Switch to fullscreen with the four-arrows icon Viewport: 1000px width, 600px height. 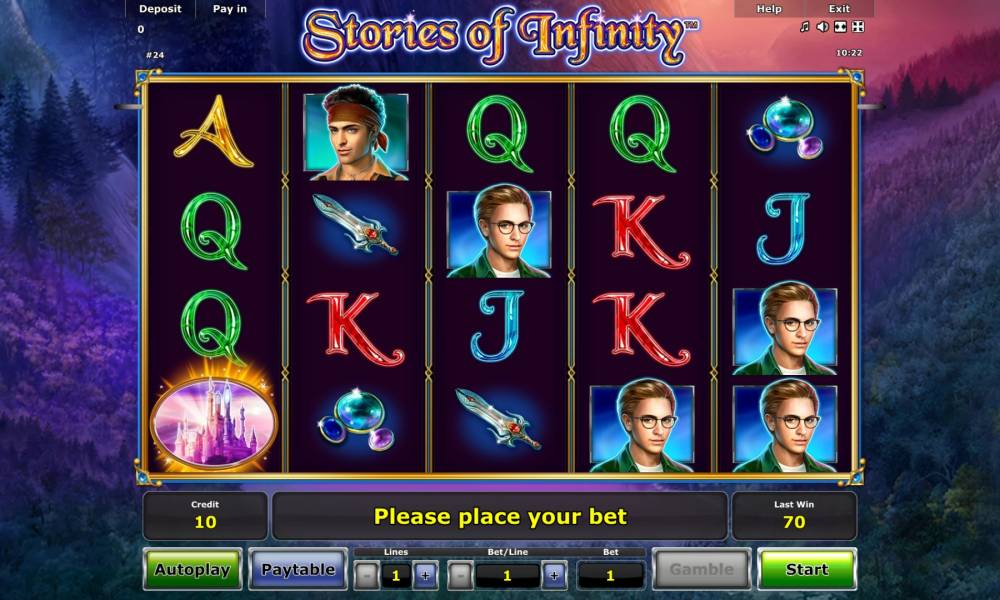[x=858, y=27]
